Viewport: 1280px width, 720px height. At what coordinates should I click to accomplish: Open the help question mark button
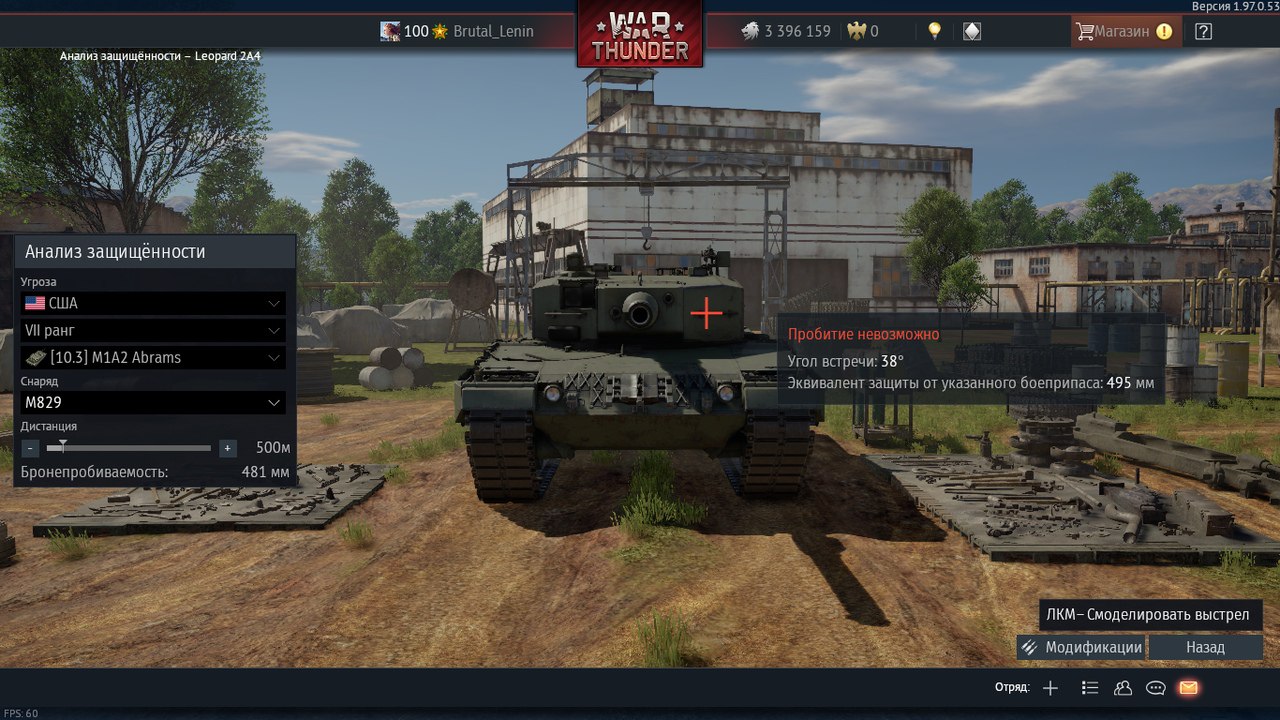coord(1203,31)
